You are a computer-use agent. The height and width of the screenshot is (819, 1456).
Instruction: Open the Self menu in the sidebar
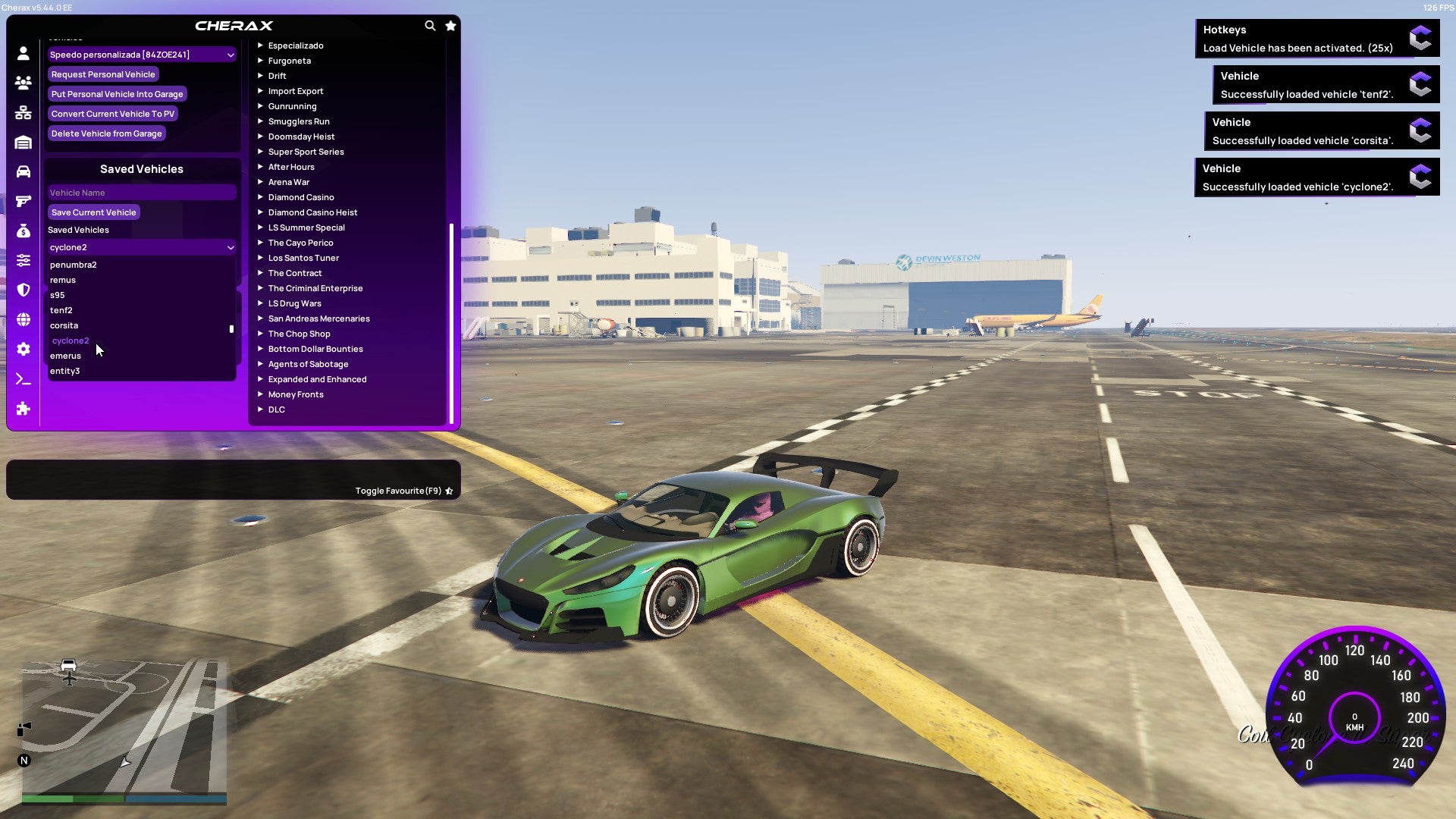click(x=23, y=54)
